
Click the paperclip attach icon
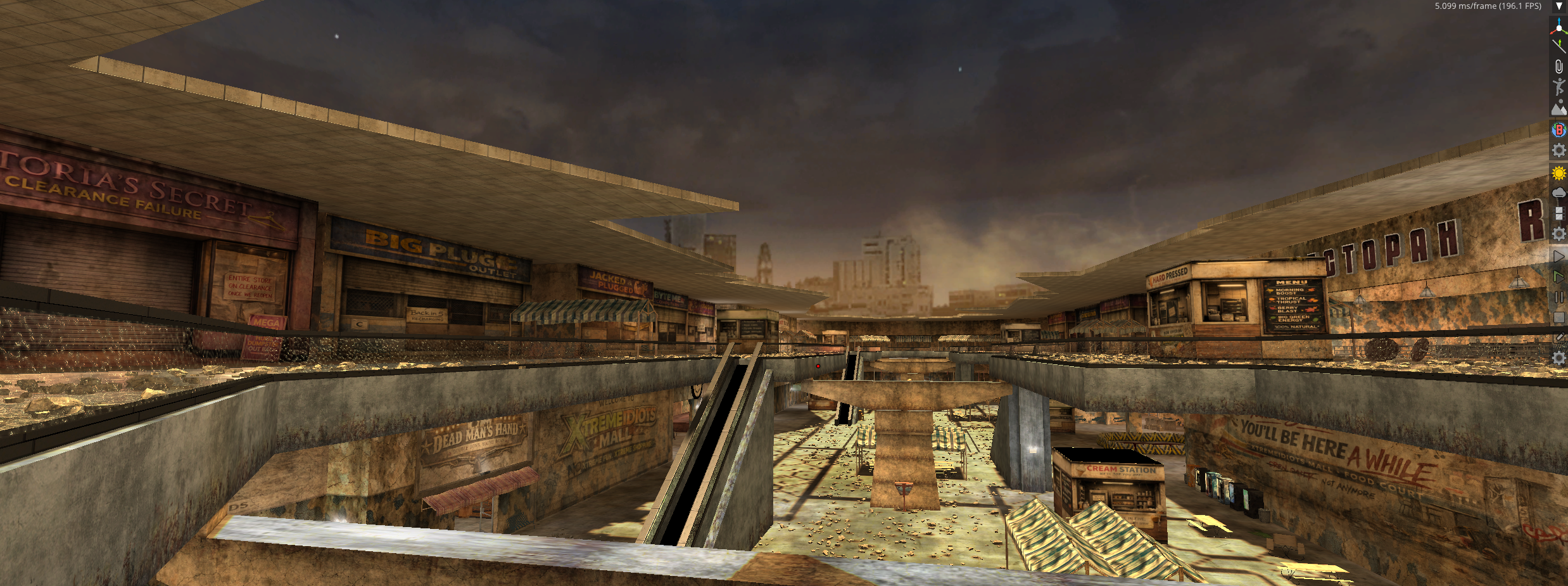1559,67
